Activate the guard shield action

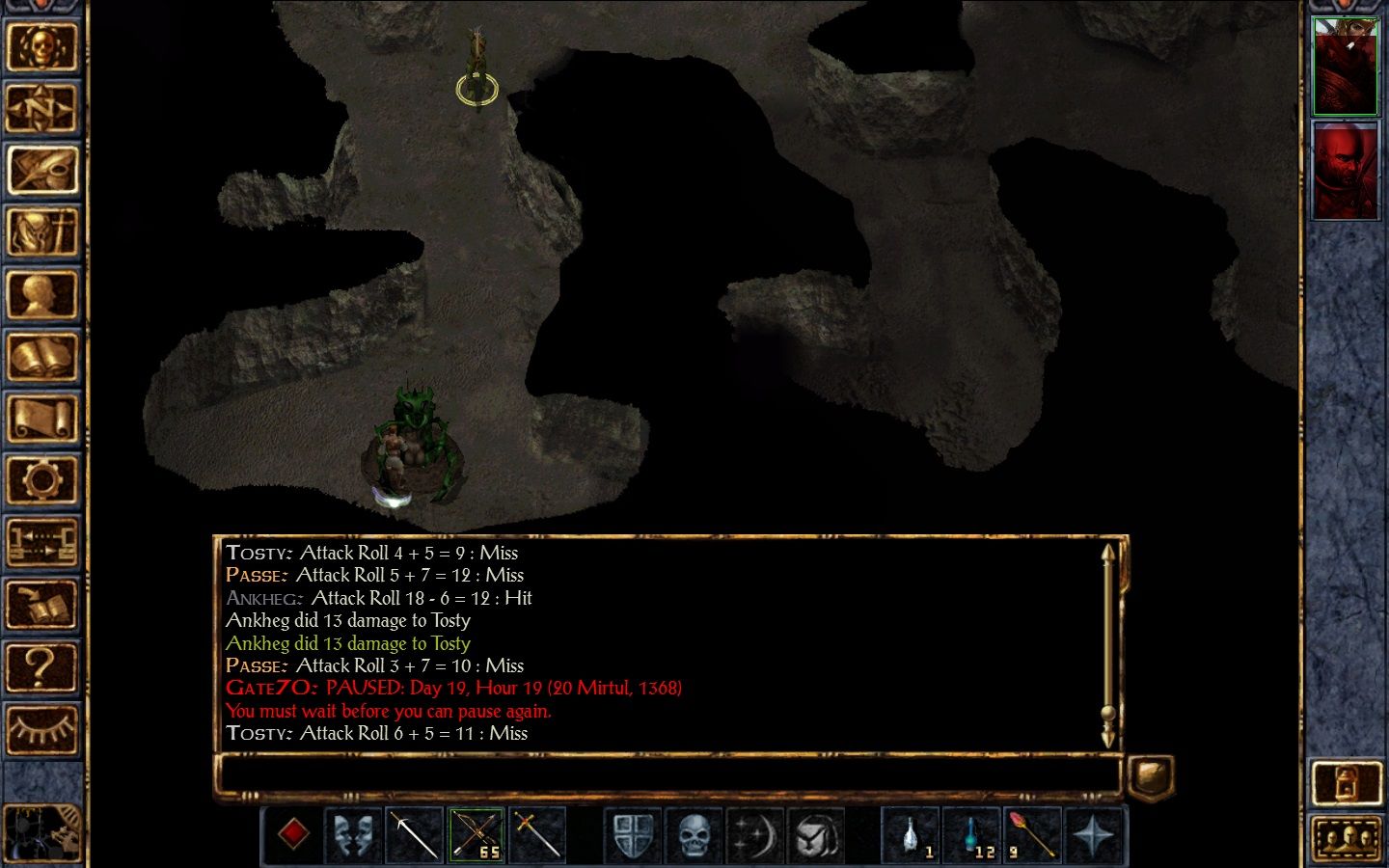(x=633, y=834)
